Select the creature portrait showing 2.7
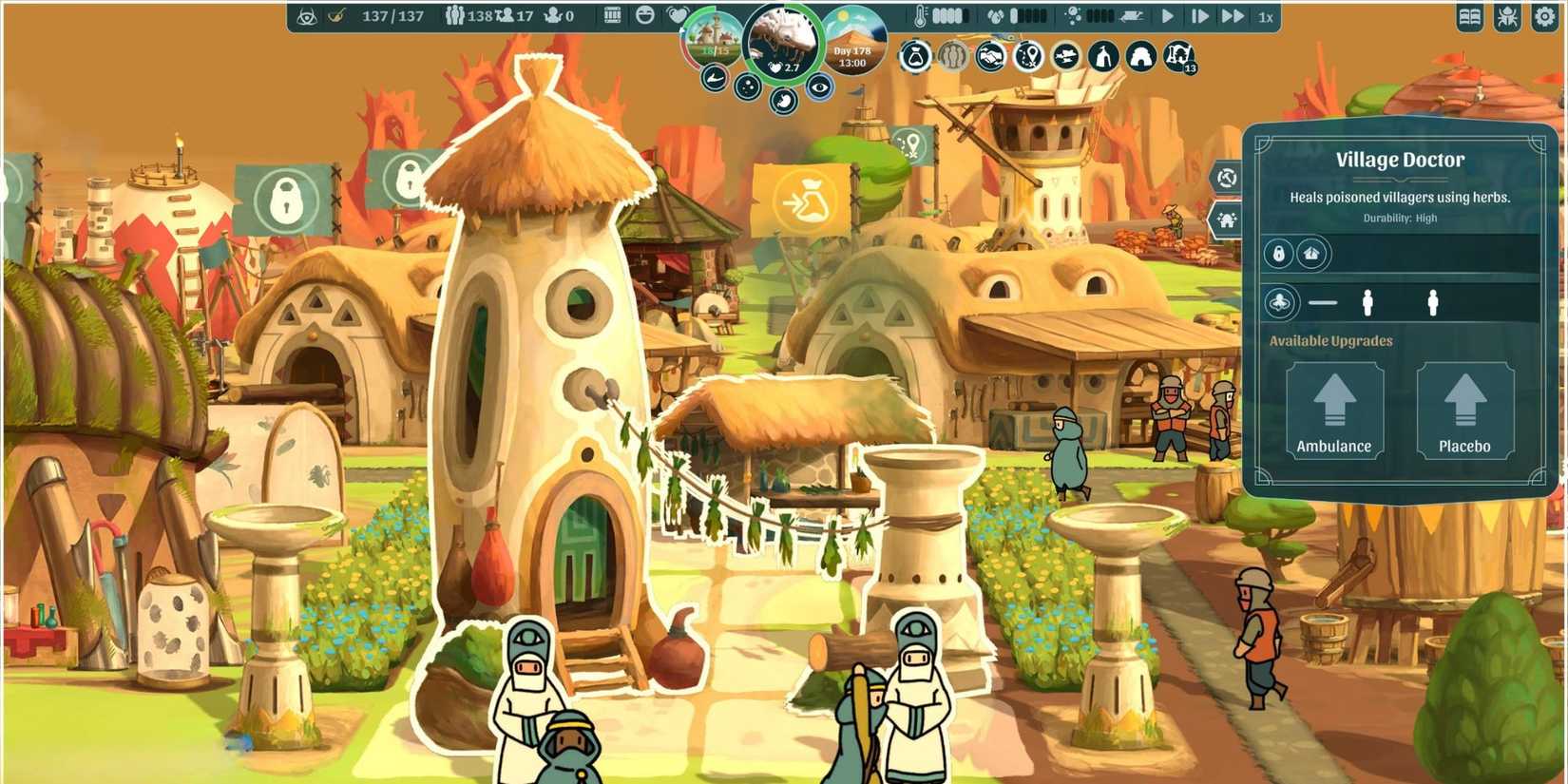Viewport: 1568px width, 784px height. pos(783,43)
